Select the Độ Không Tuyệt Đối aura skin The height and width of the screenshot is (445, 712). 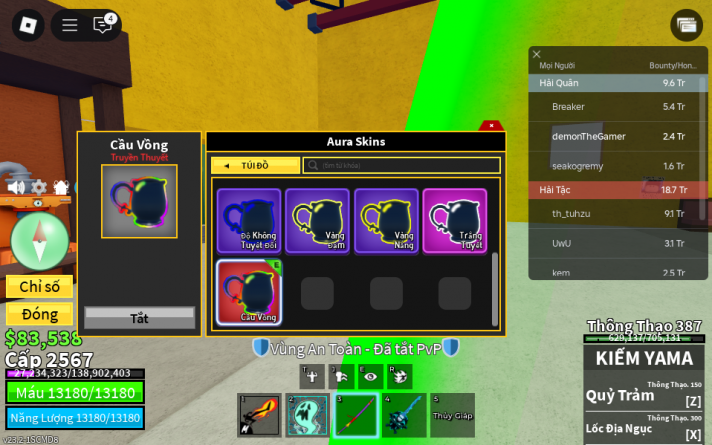point(249,220)
